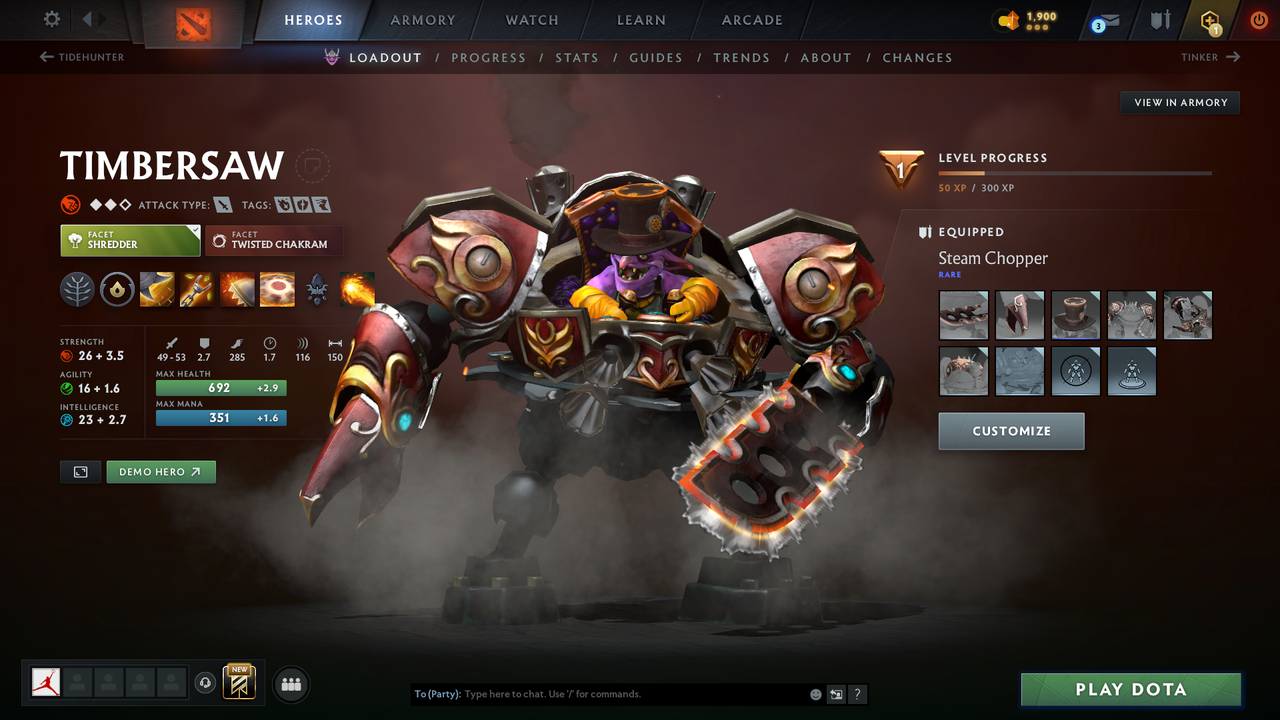
Task: Switch to the Twisted Chakram facet
Action: pos(274,241)
